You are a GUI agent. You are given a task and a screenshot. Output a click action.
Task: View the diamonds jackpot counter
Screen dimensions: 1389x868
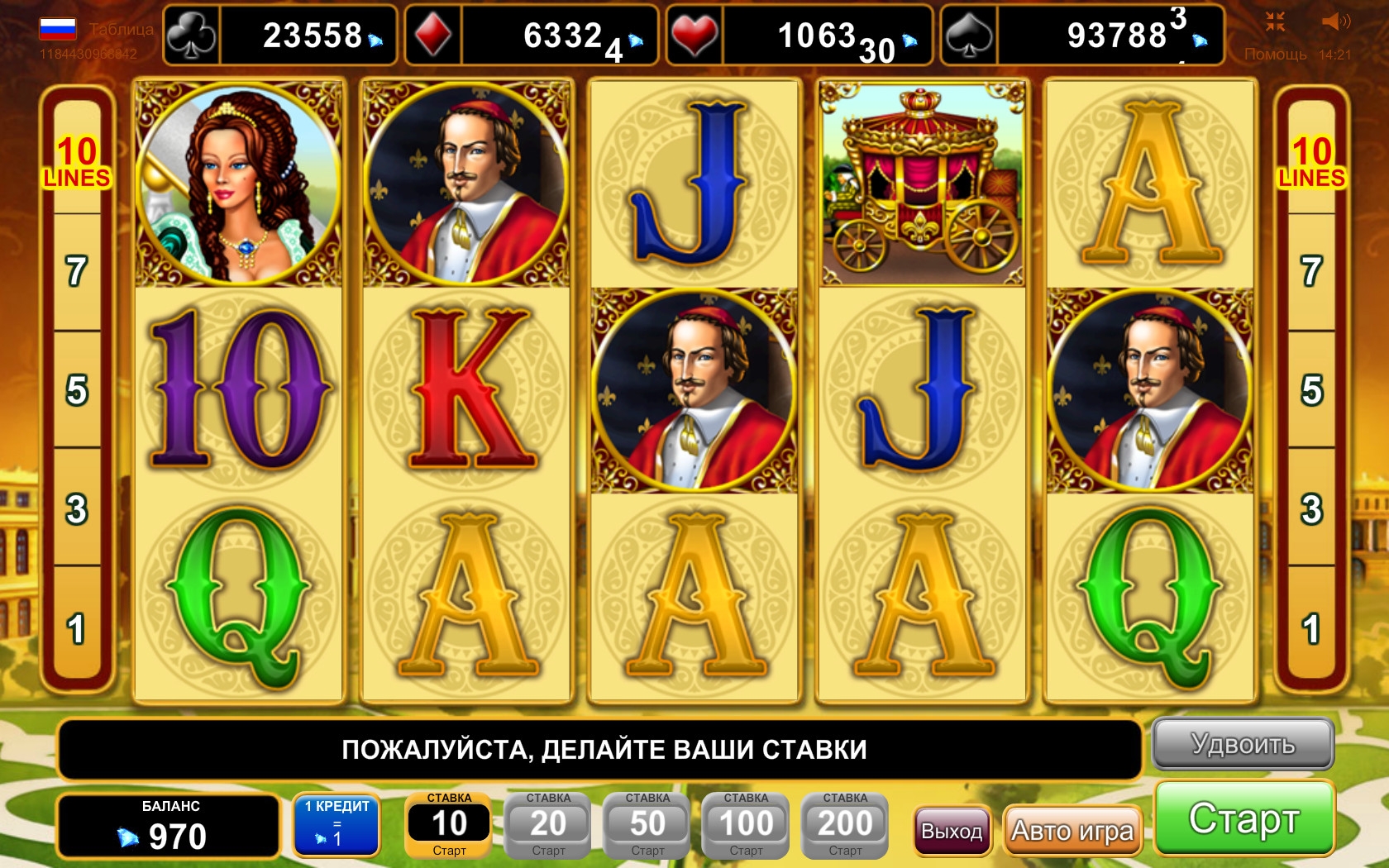[x=531, y=36]
